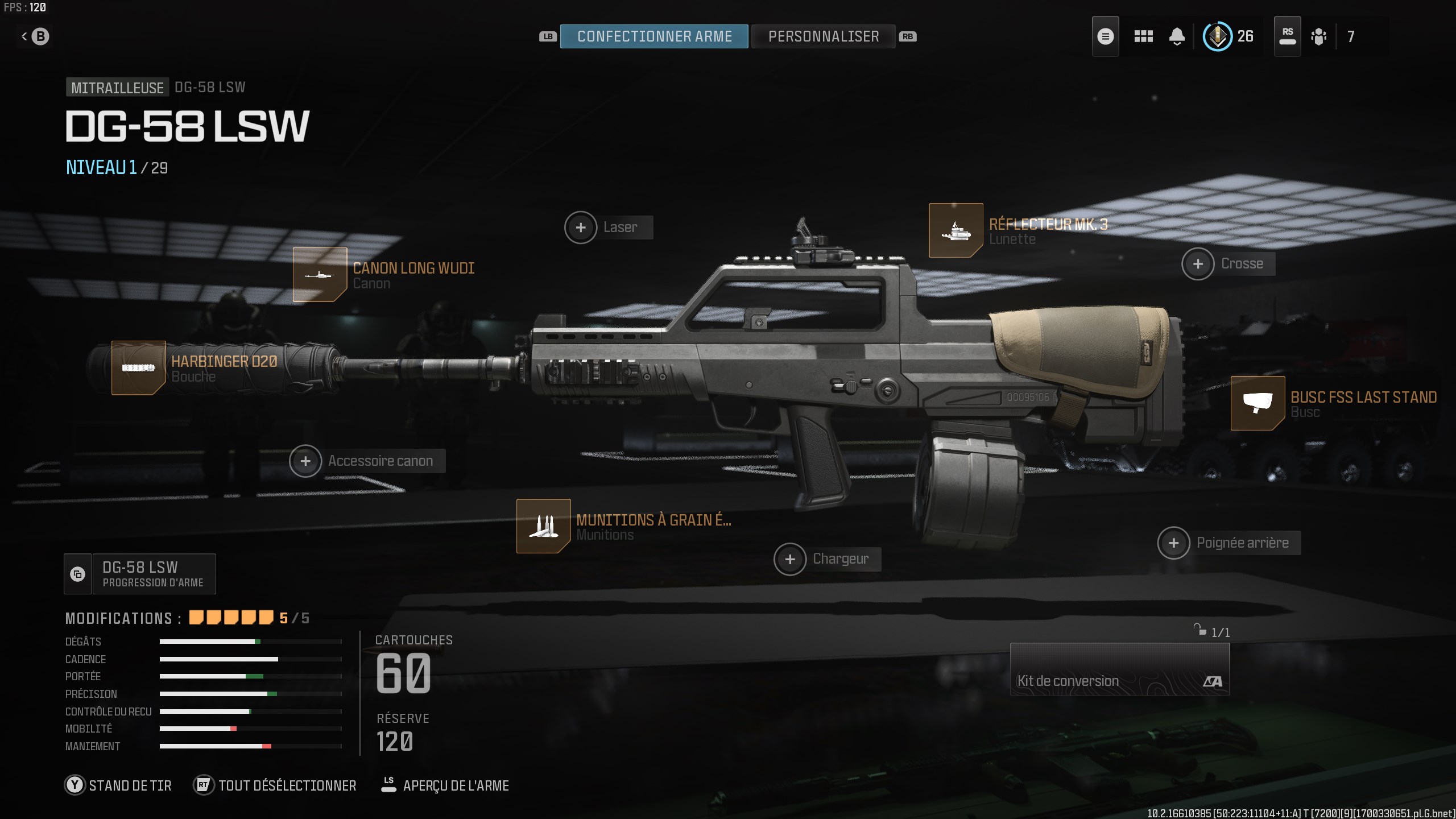Open the social panel showing 7 players
The width and height of the screenshot is (1456, 819).
pos(1319,36)
